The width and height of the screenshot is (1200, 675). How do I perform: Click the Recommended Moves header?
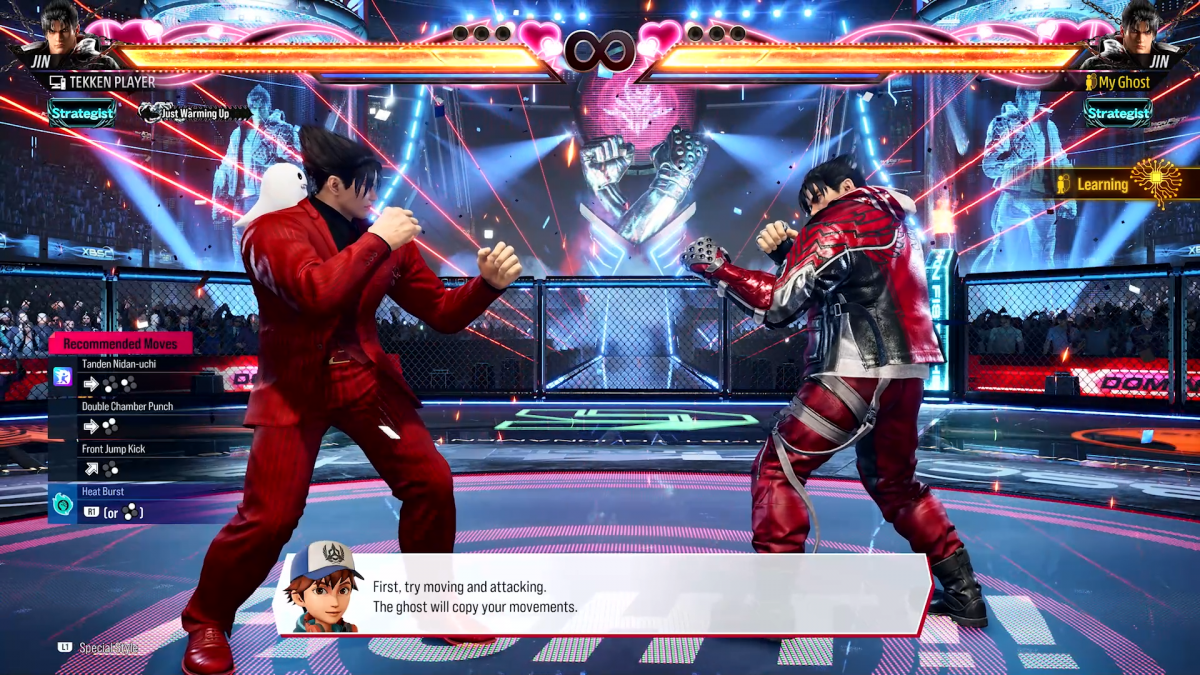coord(120,344)
